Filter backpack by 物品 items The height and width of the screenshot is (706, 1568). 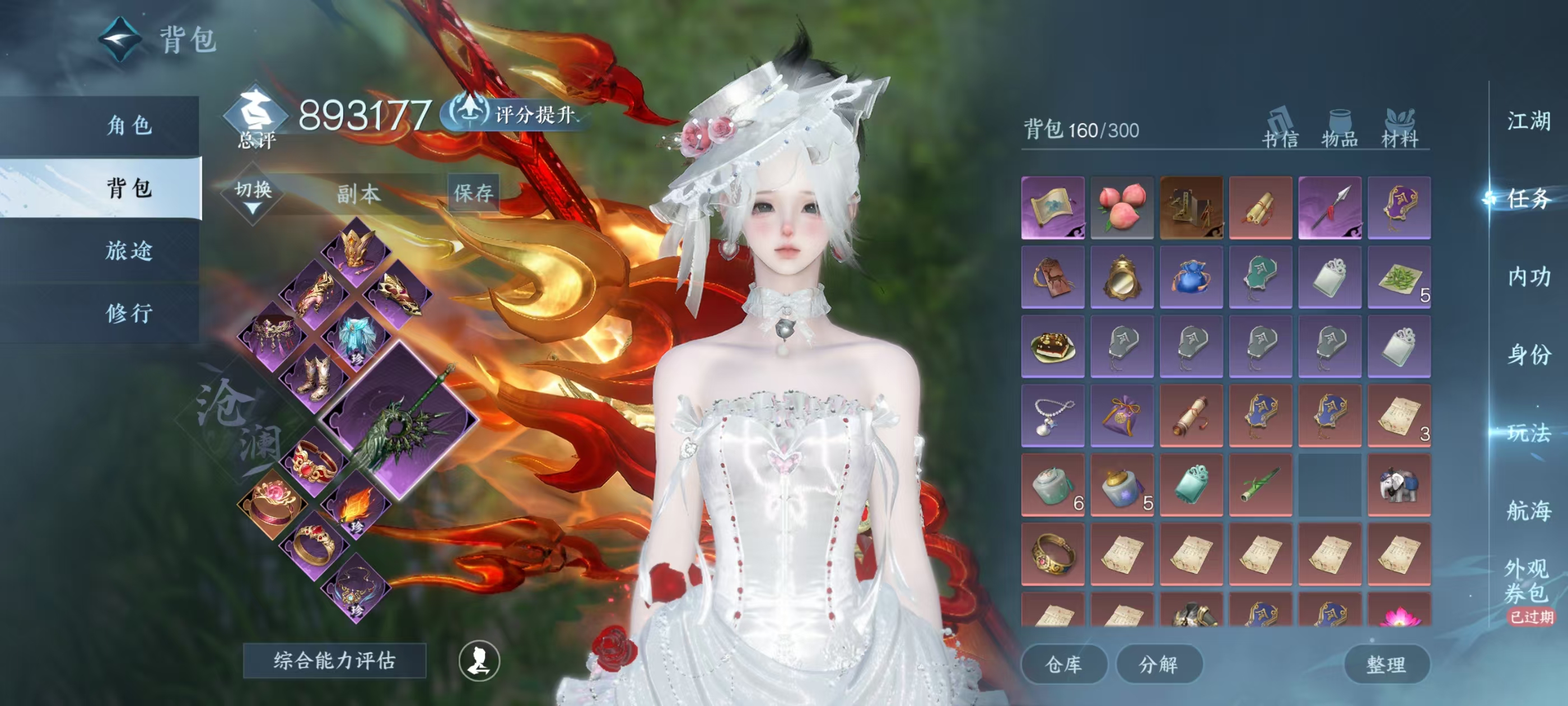(1340, 129)
